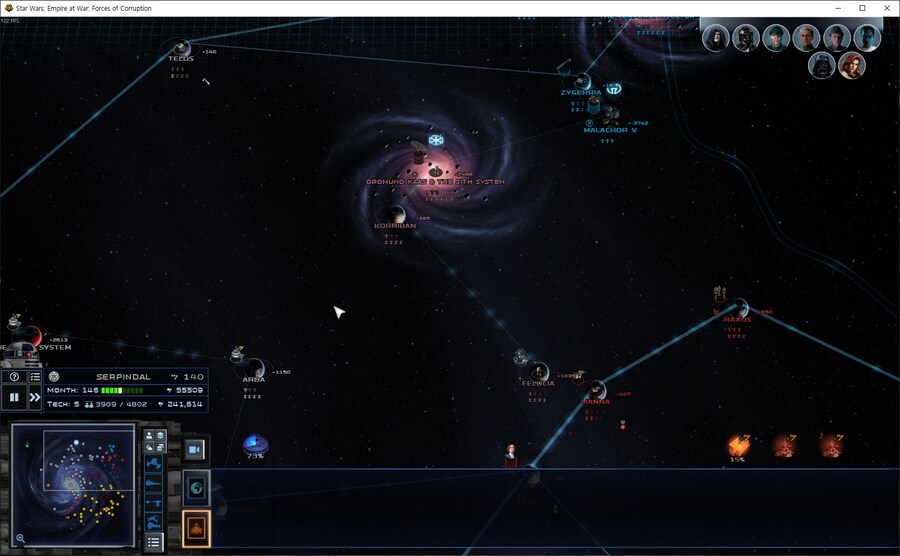Close the Empire at War window
The height and width of the screenshot is (556, 900).
[887, 8]
